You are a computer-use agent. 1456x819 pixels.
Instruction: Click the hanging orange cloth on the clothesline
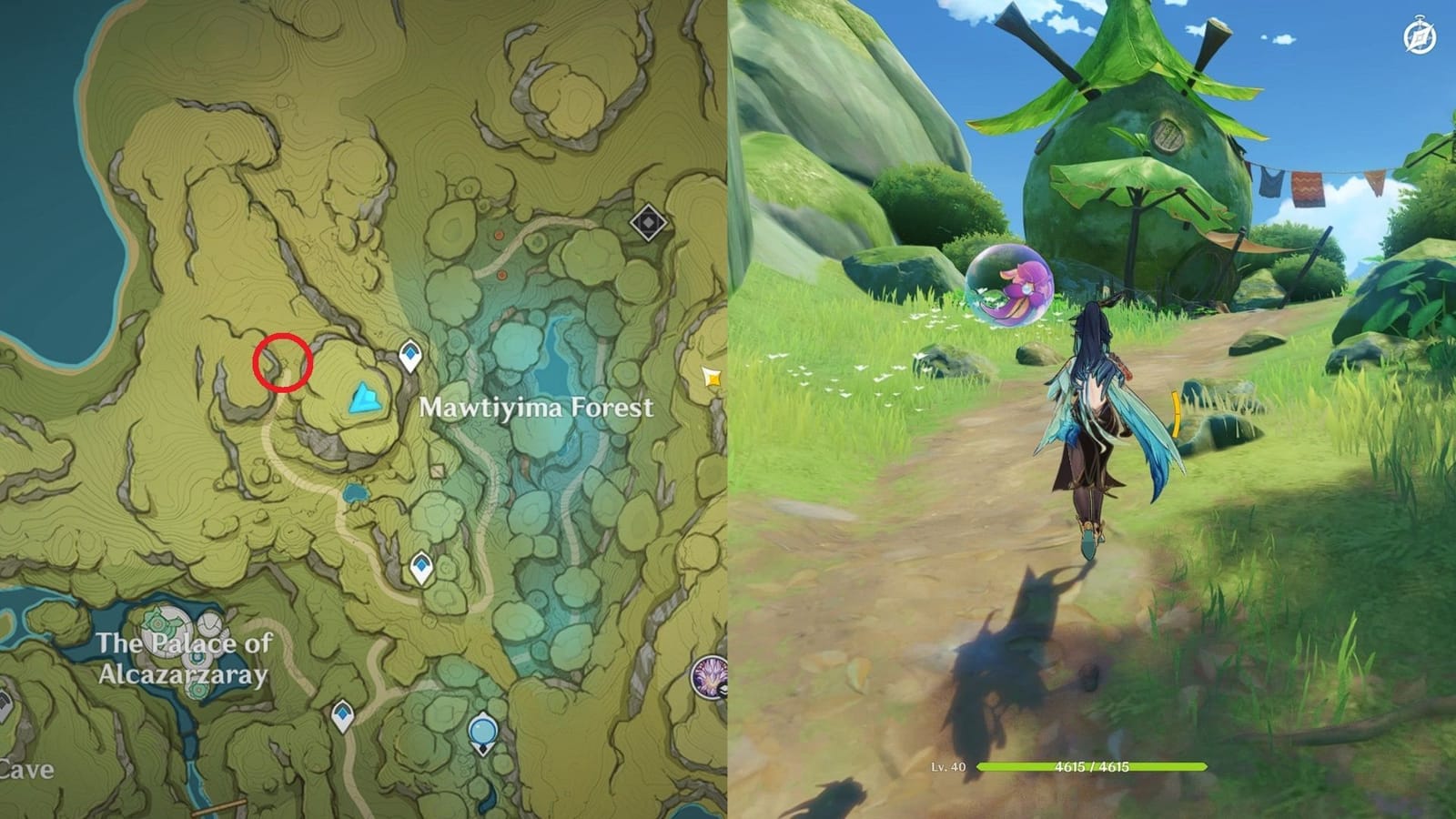1308,189
